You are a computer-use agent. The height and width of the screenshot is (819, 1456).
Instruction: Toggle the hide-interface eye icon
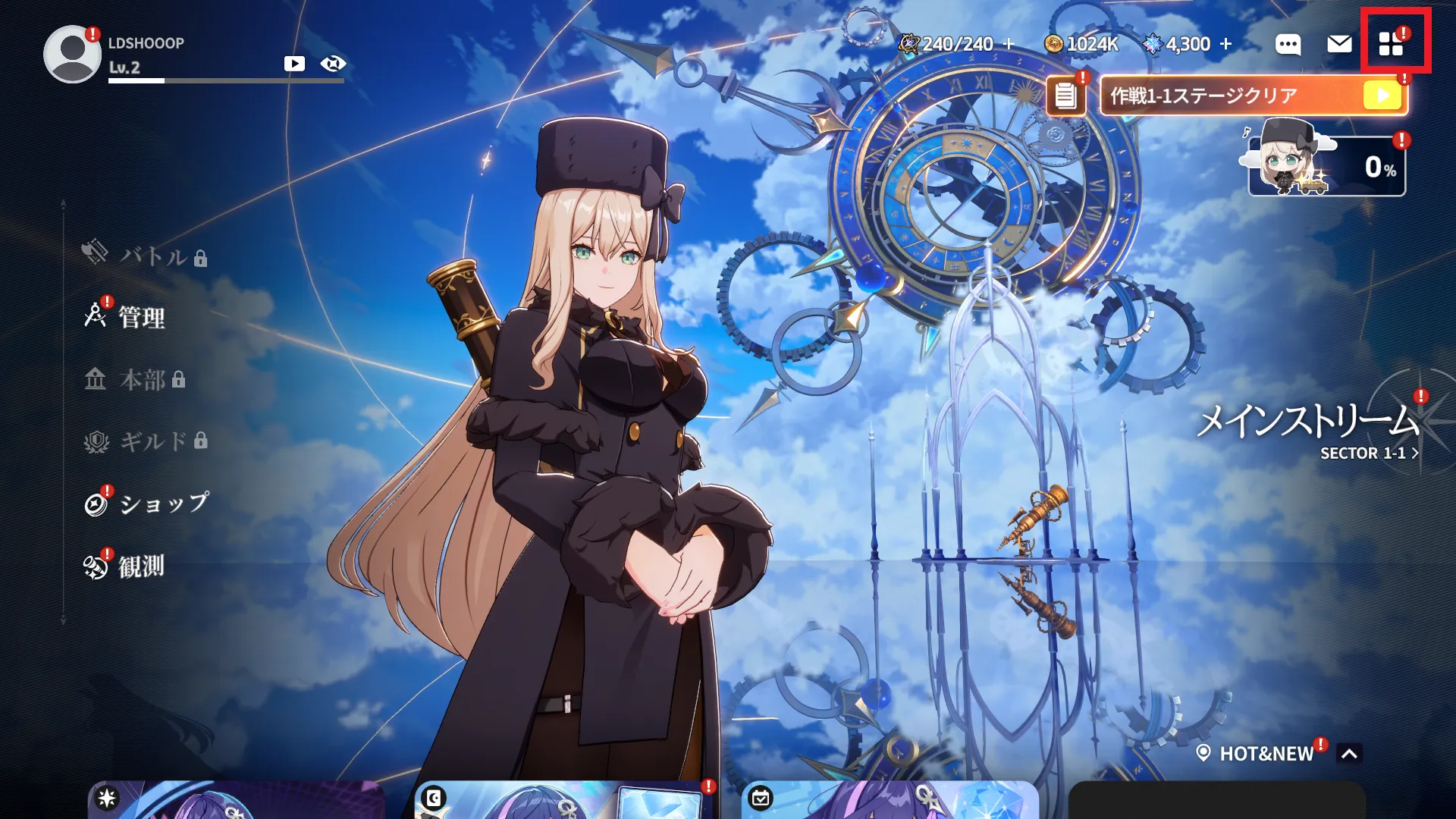[333, 64]
